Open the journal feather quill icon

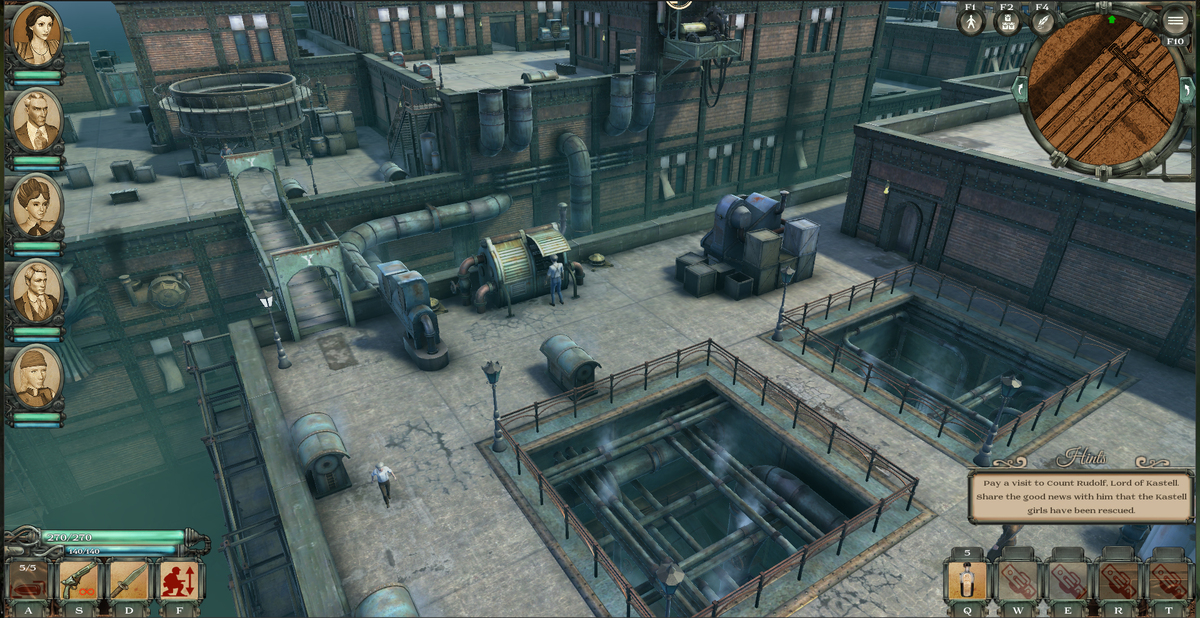point(1042,22)
